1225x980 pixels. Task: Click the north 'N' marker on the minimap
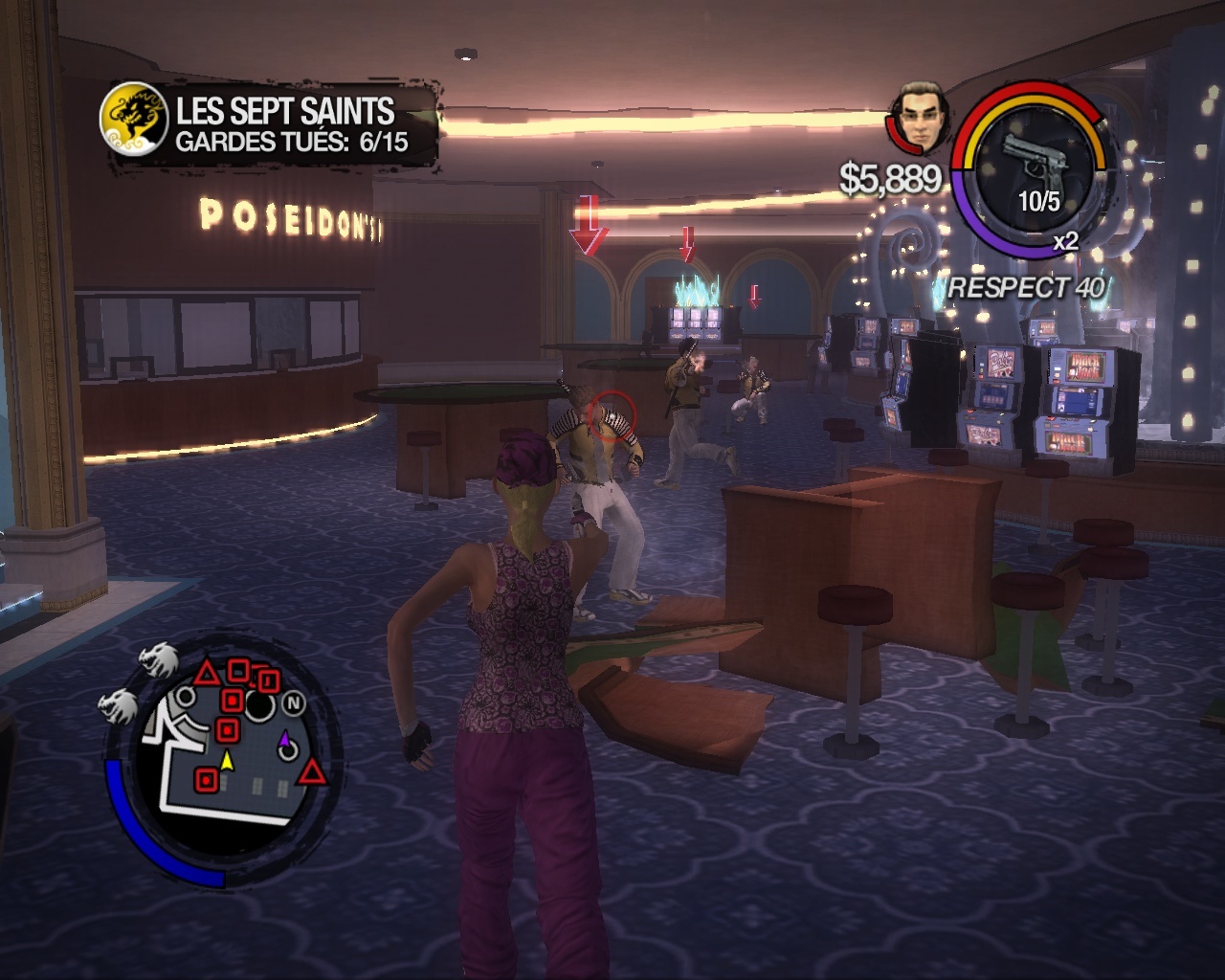tap(294, 704)
